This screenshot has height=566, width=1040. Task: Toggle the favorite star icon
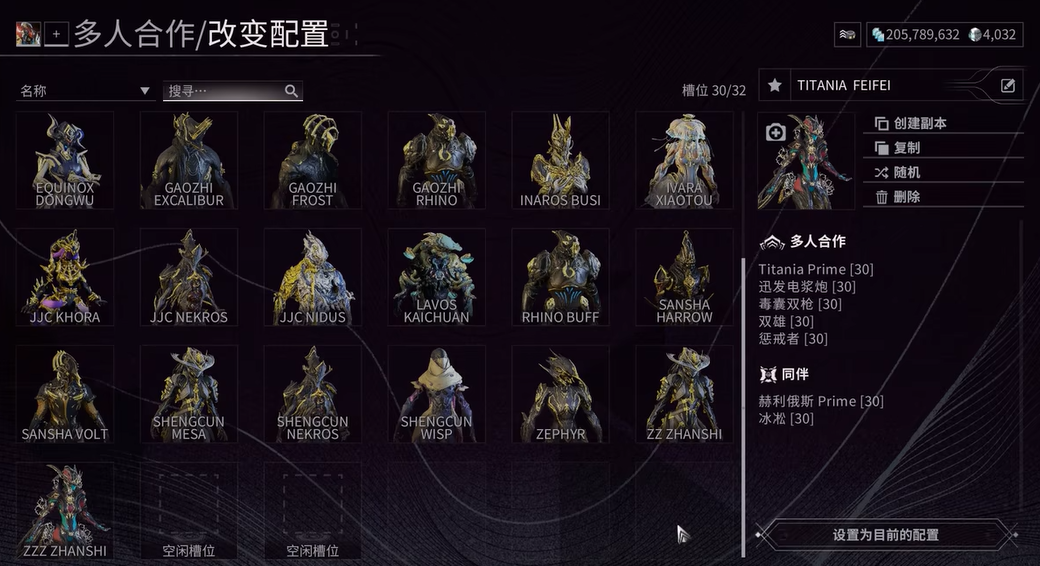[x=775, y=86]
